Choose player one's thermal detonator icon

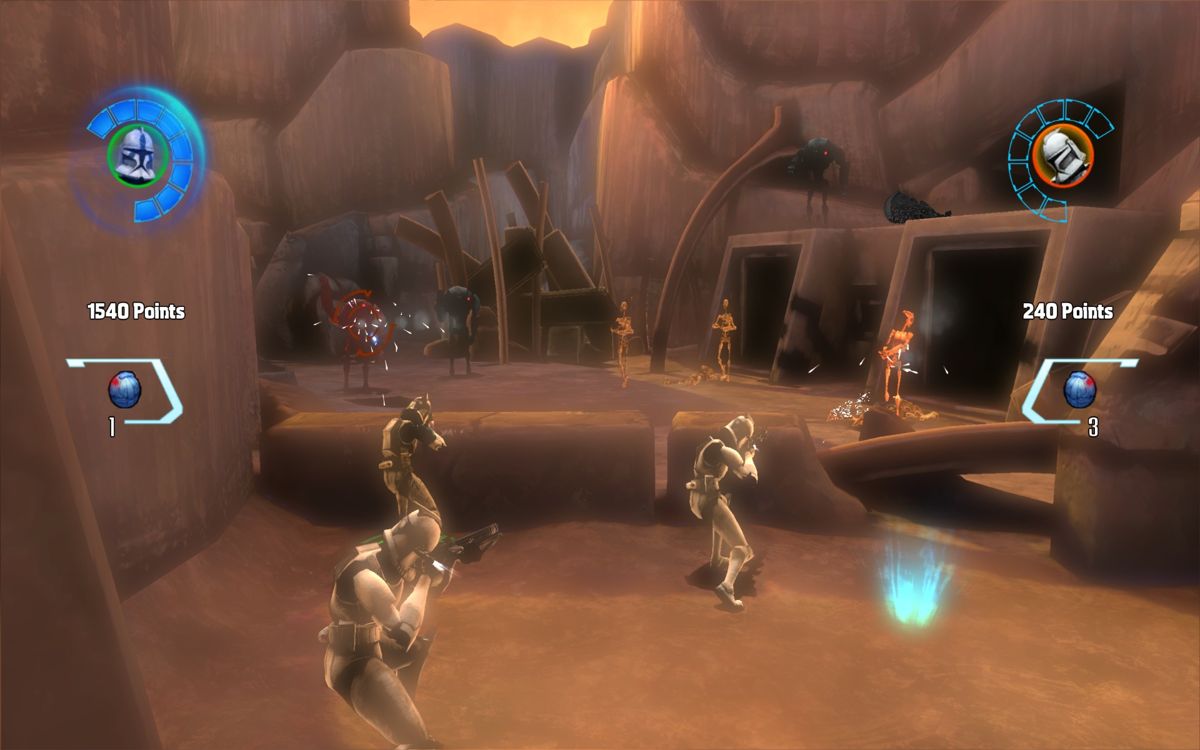[125, 389]
